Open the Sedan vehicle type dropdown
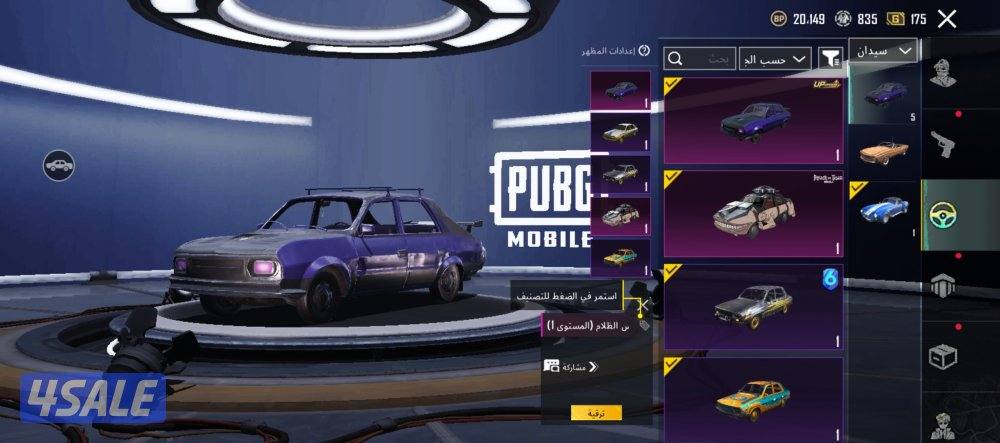 tap(884, 50)
